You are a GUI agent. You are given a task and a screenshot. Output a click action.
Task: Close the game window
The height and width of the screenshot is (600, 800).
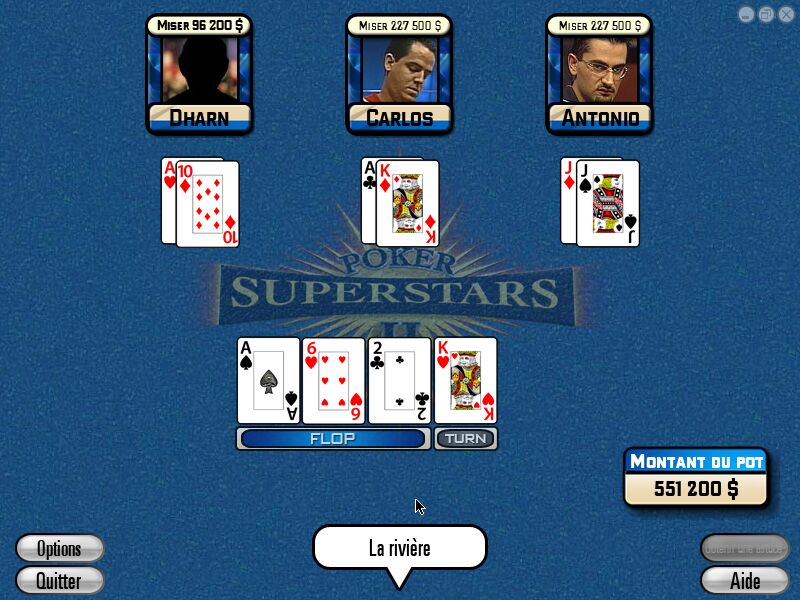pos(785,14)
